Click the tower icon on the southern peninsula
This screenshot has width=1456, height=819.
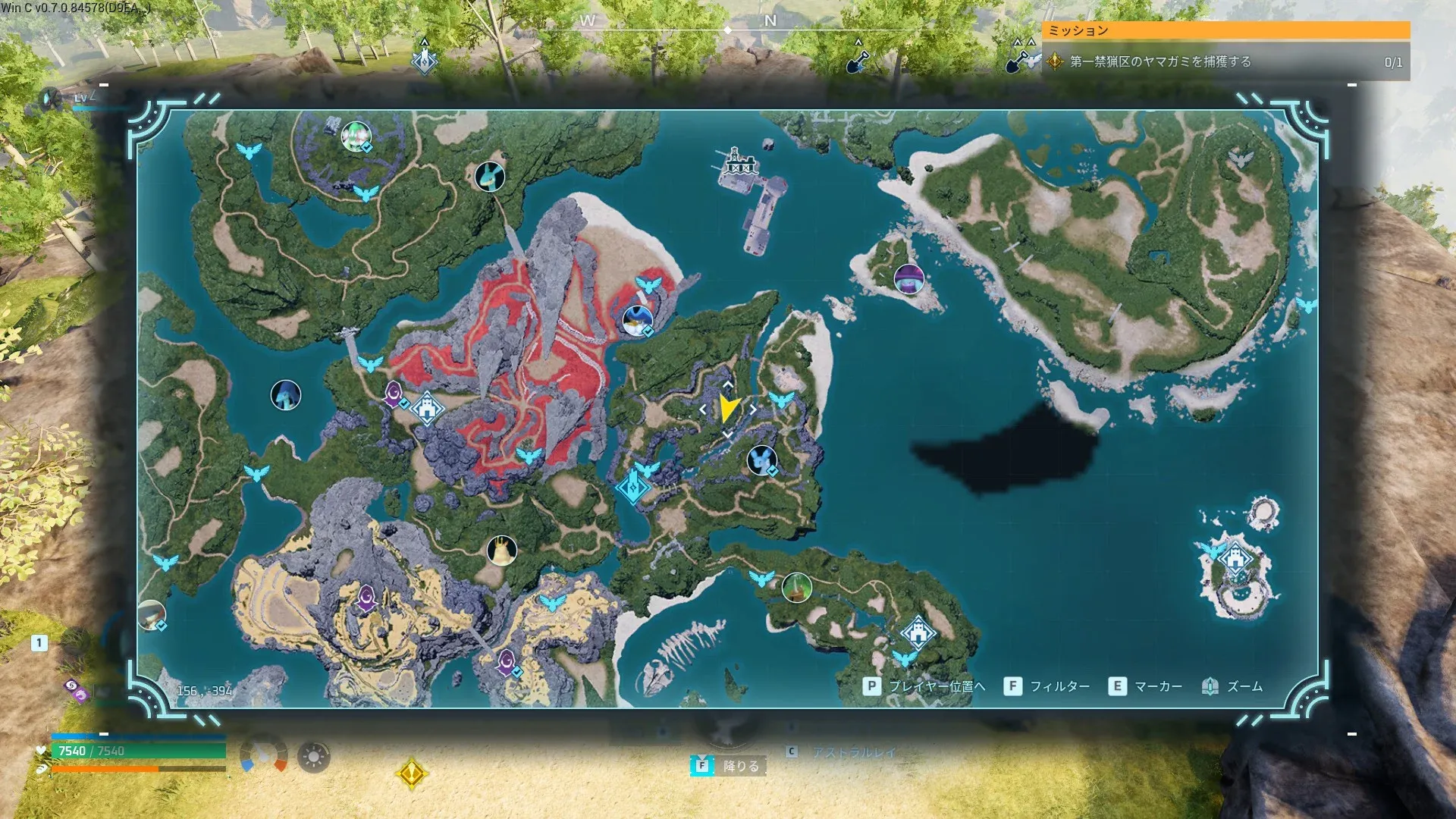(918, 631)
